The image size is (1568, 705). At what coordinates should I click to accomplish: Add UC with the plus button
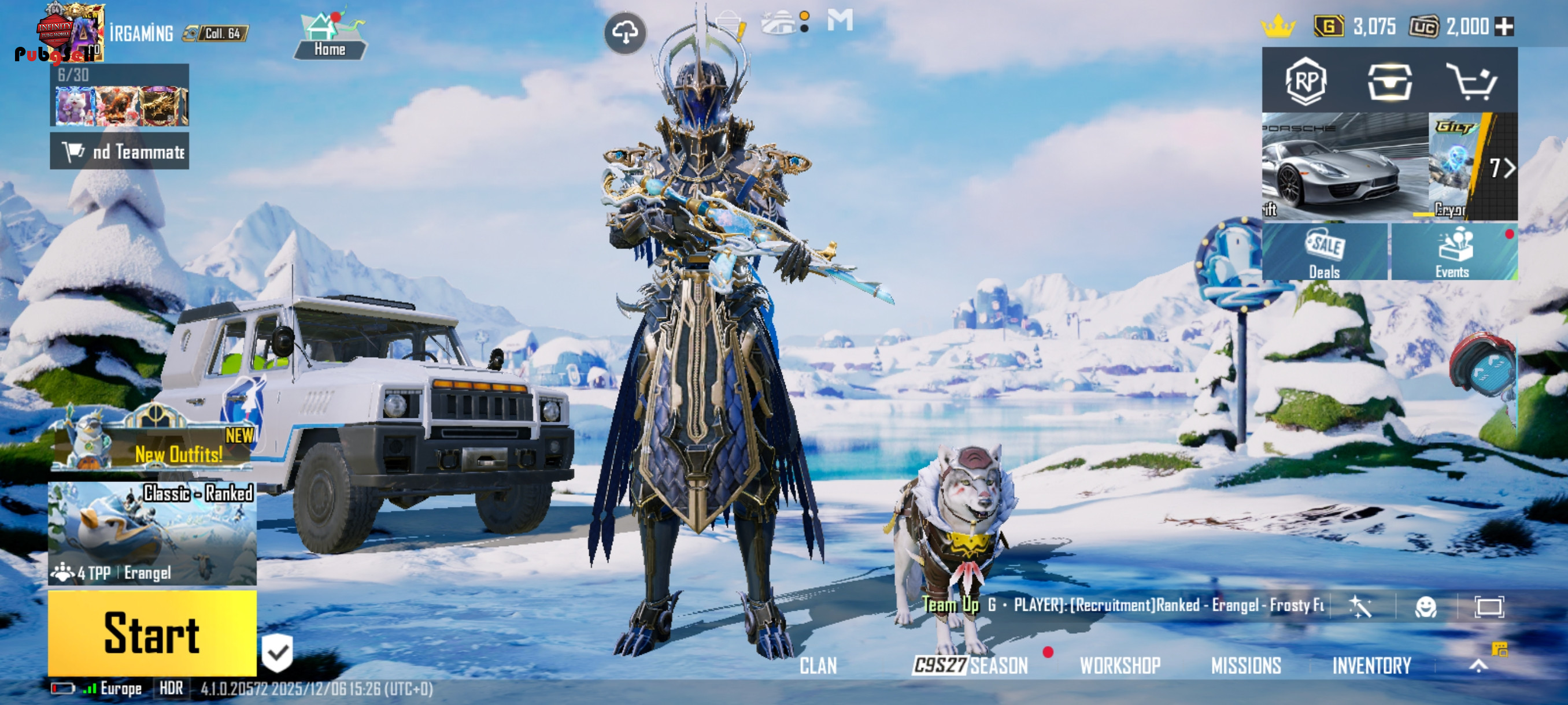1504,27
